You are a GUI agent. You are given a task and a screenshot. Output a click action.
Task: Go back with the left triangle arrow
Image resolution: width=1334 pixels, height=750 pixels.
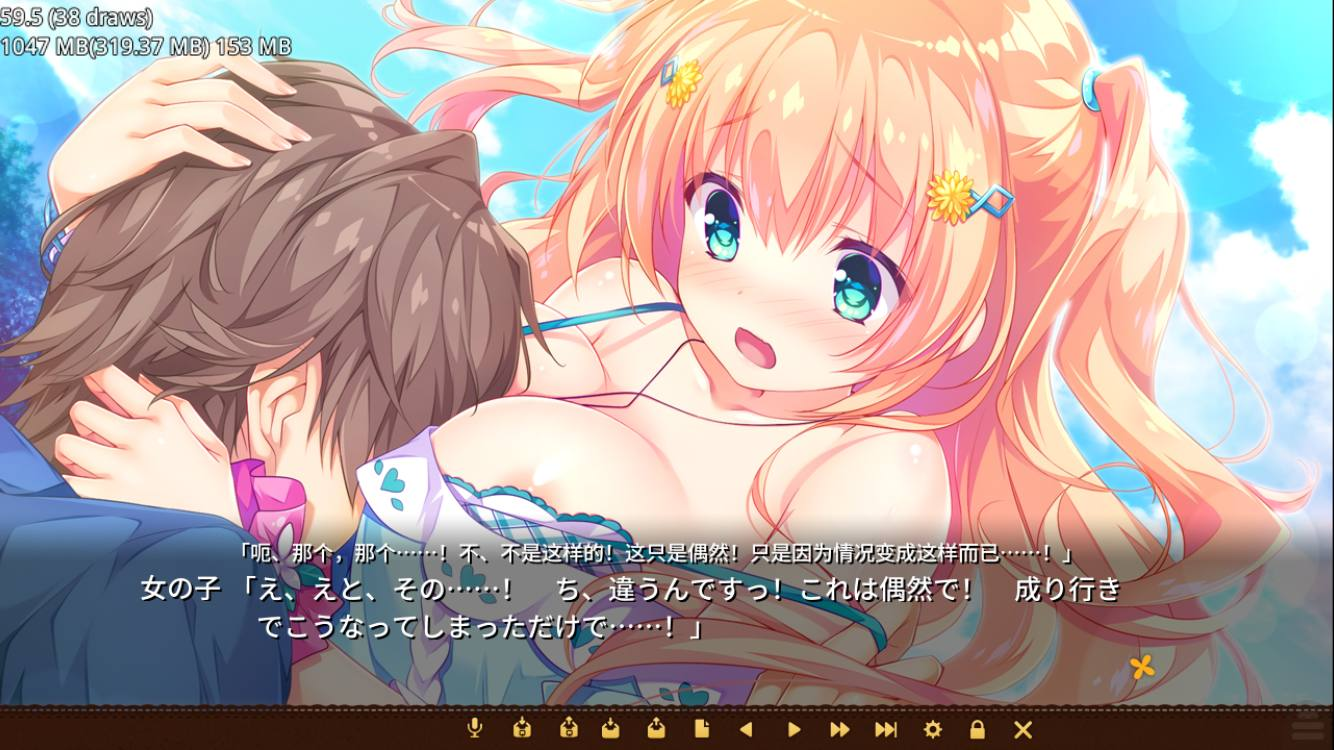[x=745, y=729]
